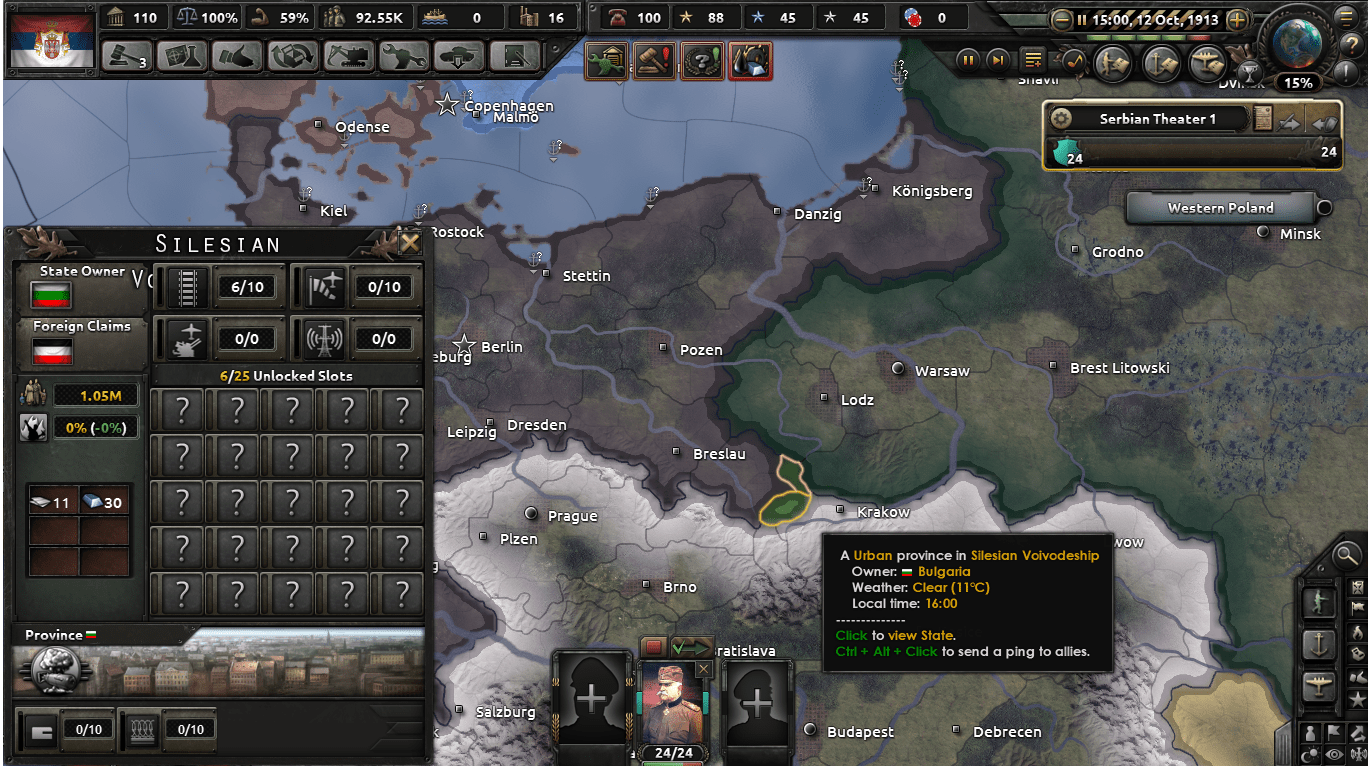Select the supply flame map mode icon
The image size is (1368, 766).
[x=1358, y=633]
